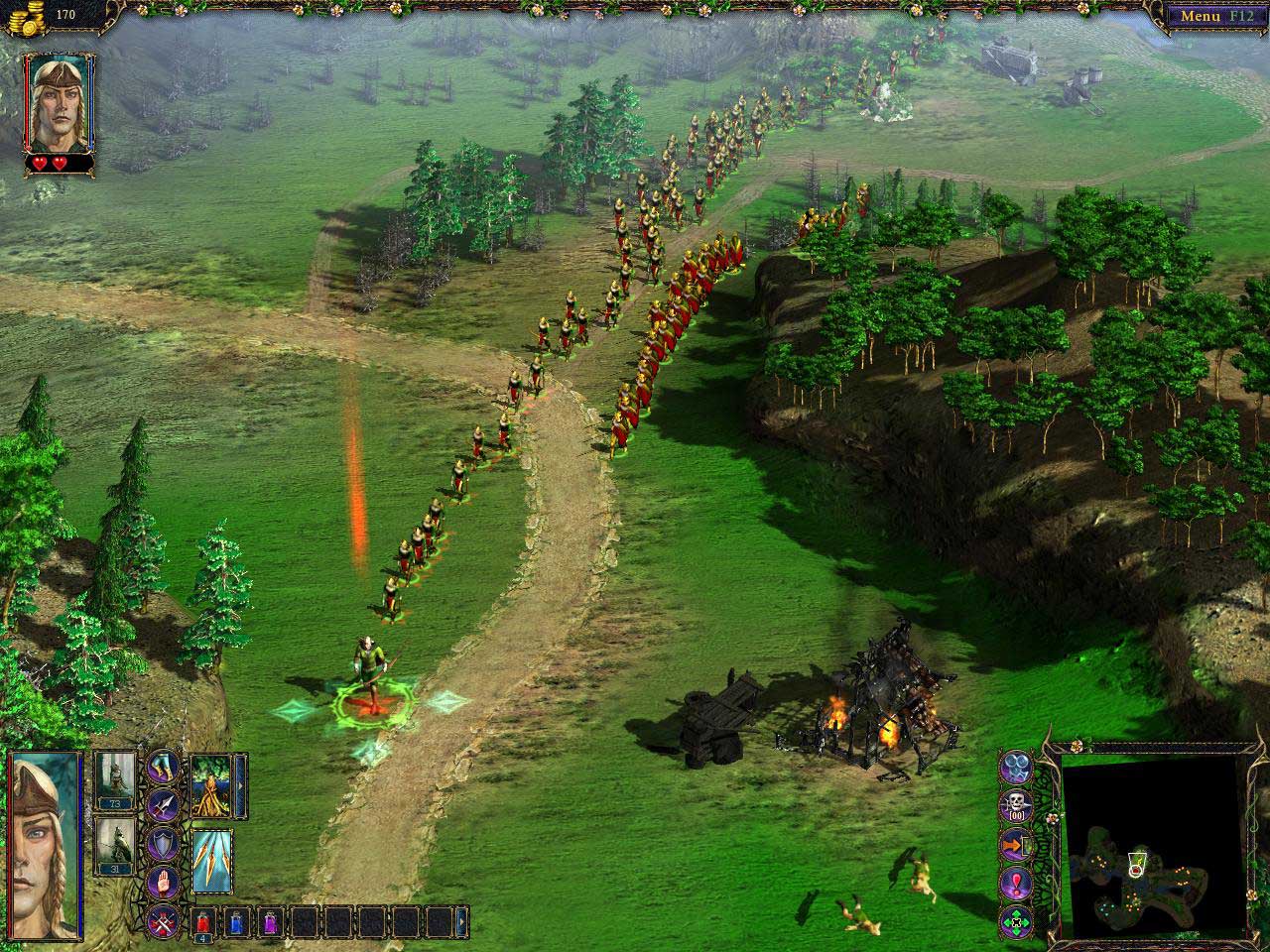Click the large elf hero portrait
Screen dimensions: 1270x952
pos(46,846)
